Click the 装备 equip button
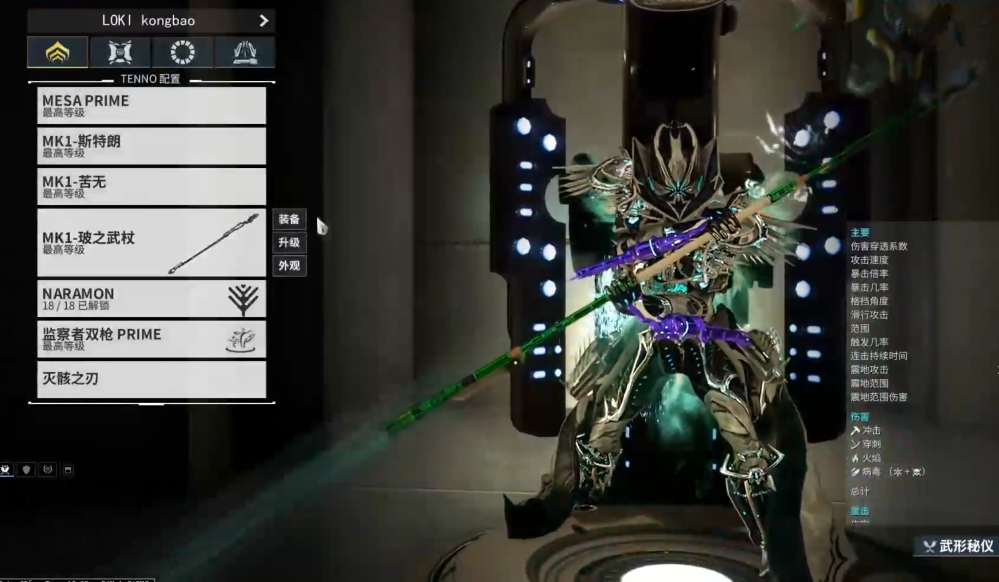999x582 pixels. 289,220
